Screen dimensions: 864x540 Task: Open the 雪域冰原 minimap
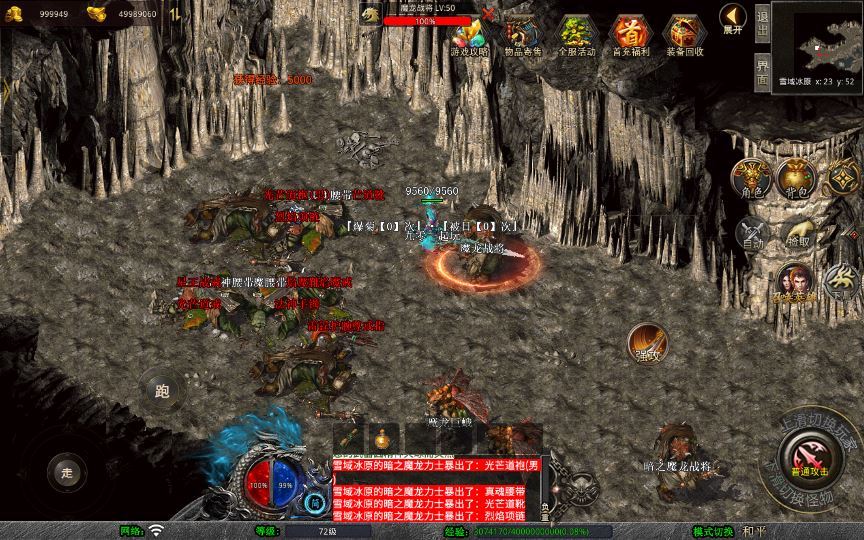[817, 39]
